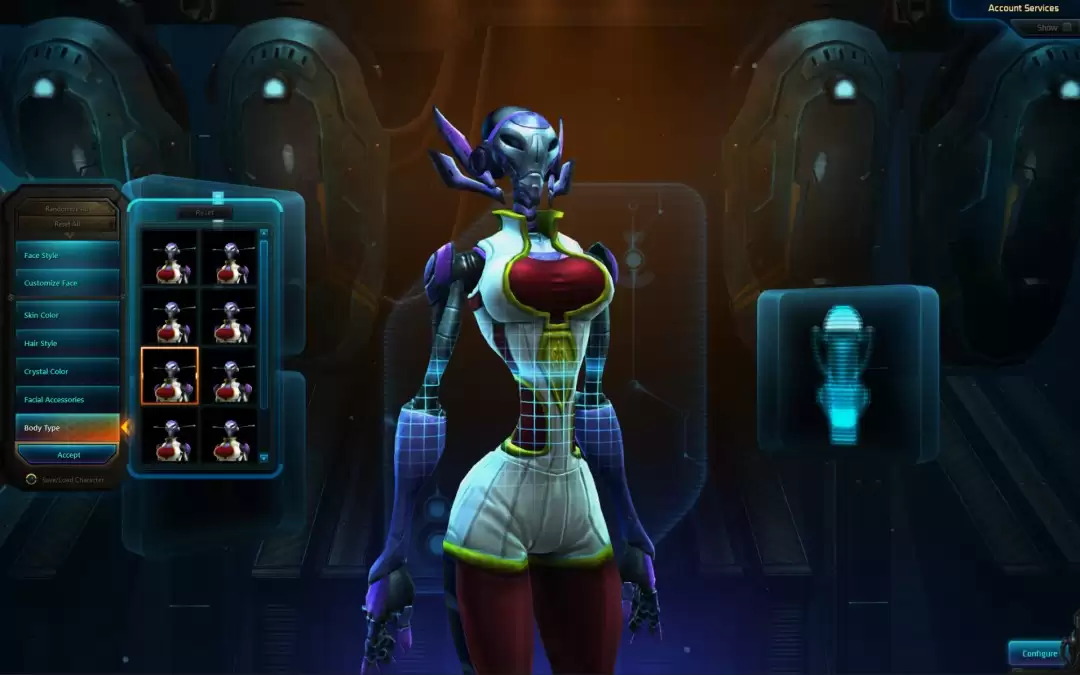The height and width of the screenshot is (675, 1080).
Task: Select the orange-highlighted body type thumbnail
Action: pos(170,376)
